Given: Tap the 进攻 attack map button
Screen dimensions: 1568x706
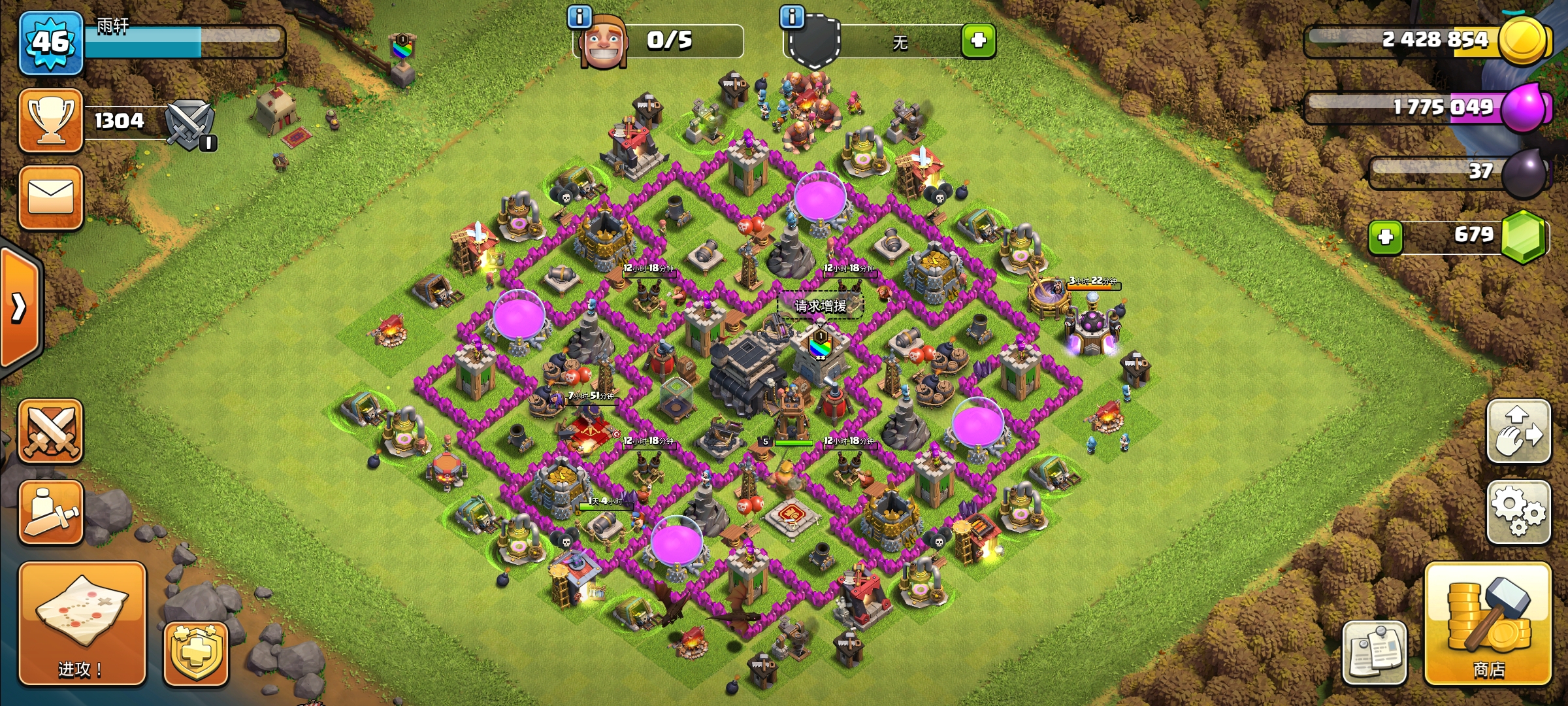Looking at the screenshot, I should pyautogui.click(x=82, y=624).
